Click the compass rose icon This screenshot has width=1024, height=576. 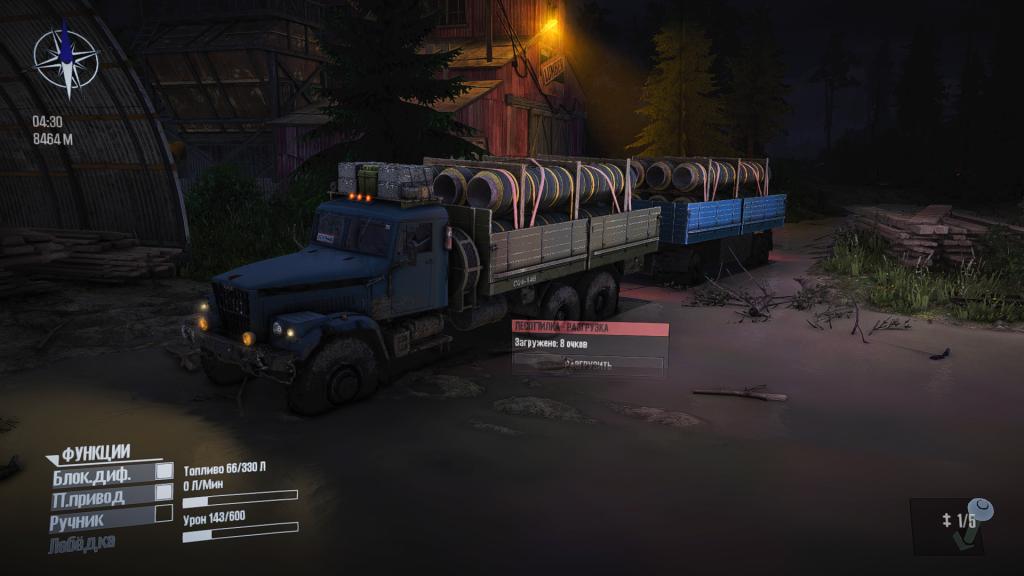[x=66, y=58]
